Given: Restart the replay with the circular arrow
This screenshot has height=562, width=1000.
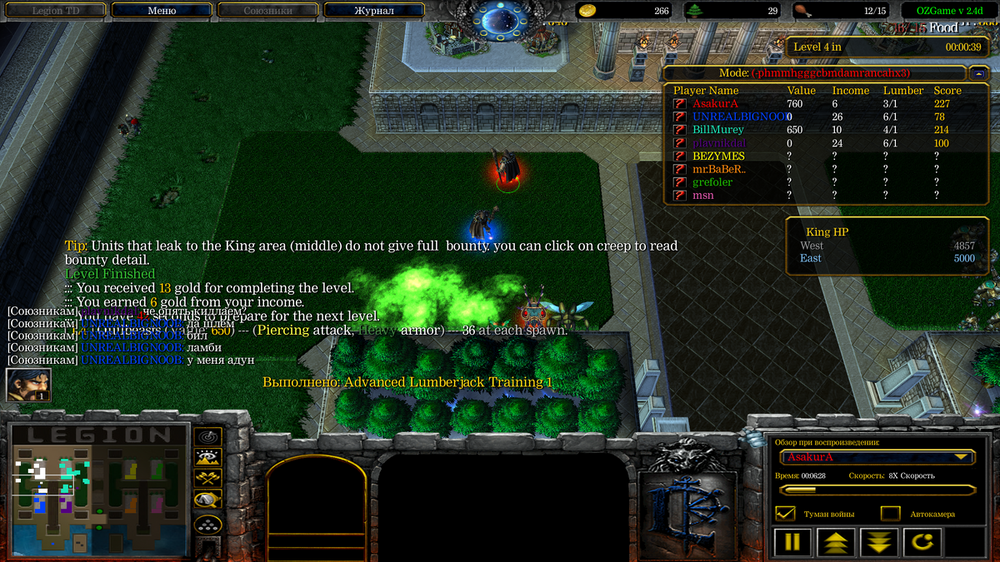Looking at the screenshot, I should click(922, 543).
